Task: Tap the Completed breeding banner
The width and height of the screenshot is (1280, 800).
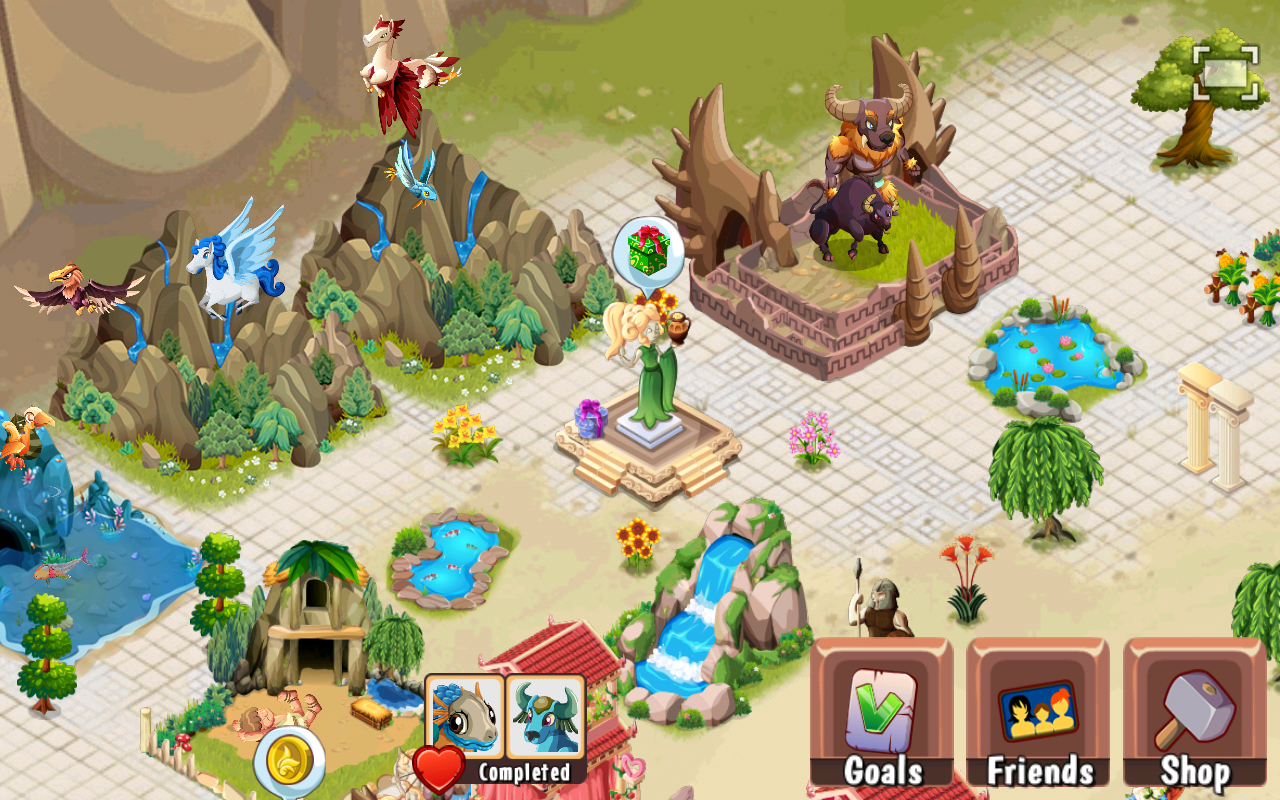Action: point(524,772)
